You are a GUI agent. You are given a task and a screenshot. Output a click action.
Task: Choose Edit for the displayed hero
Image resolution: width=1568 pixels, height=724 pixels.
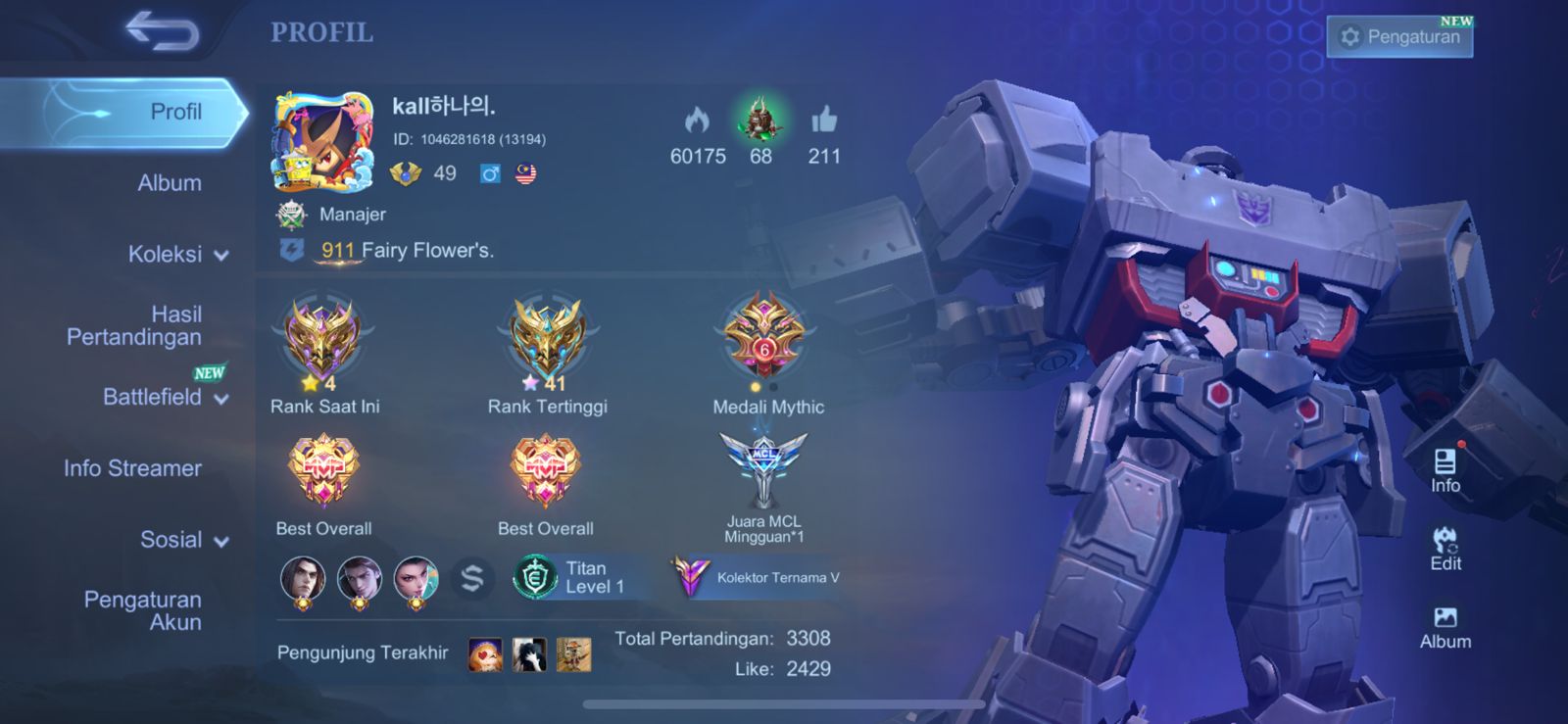[1445, 549]
